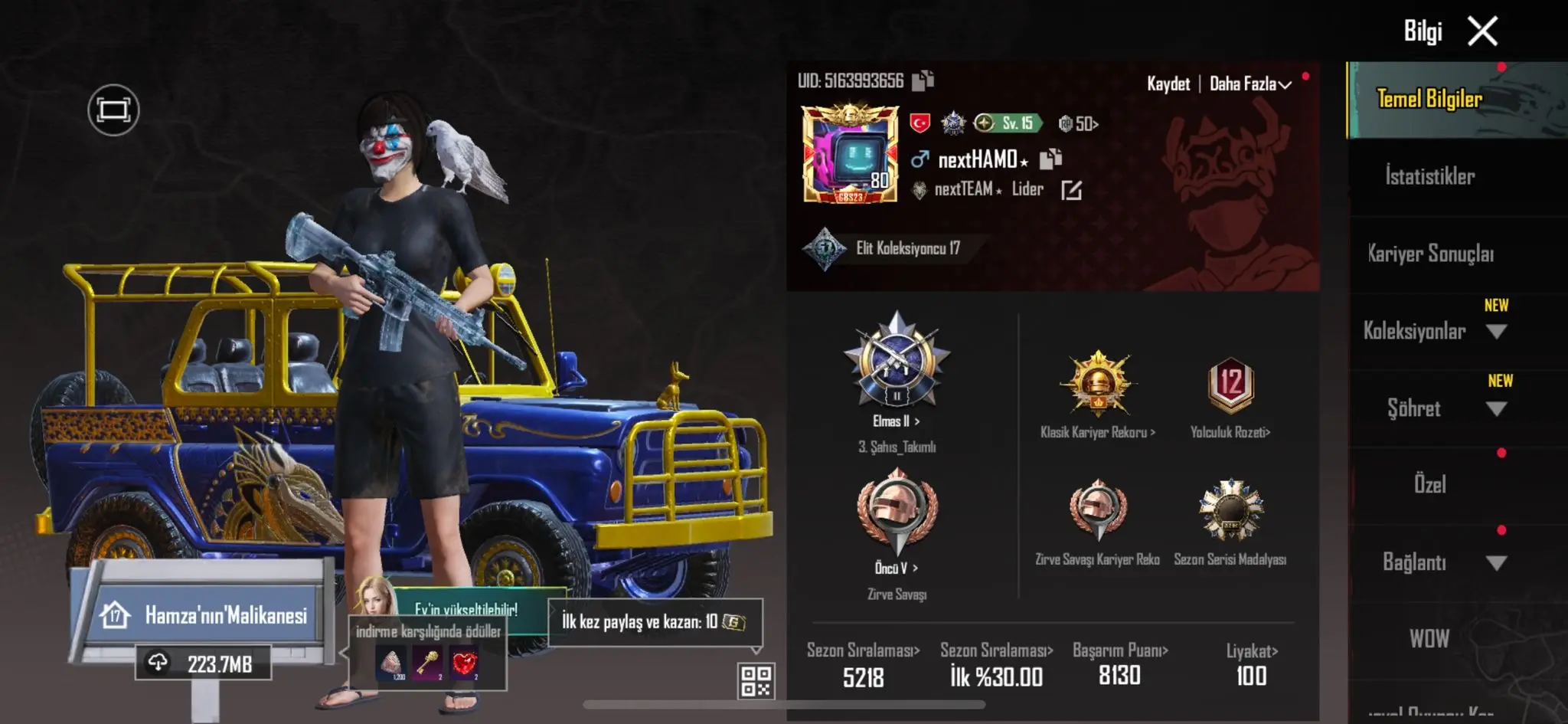Switch to the İstatistikler tab
The height and width of the screenshot is (724, 1568).
click(x=1429, y=177)
